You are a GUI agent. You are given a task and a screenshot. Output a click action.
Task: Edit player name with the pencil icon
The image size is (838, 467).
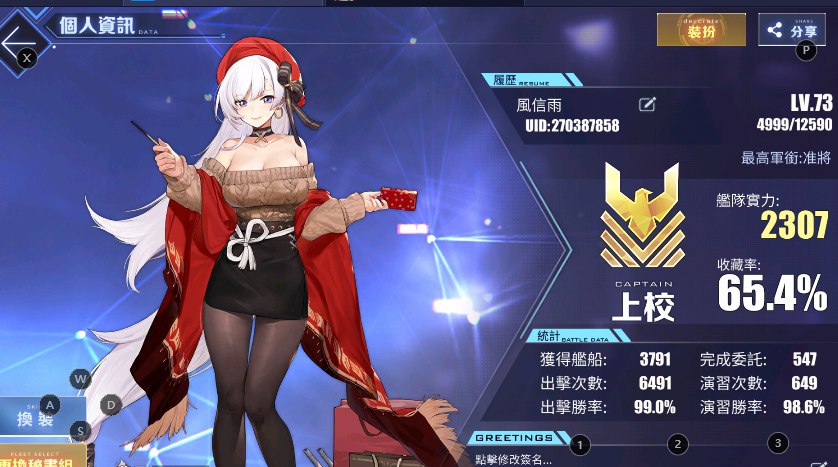[x=647, y=104]
